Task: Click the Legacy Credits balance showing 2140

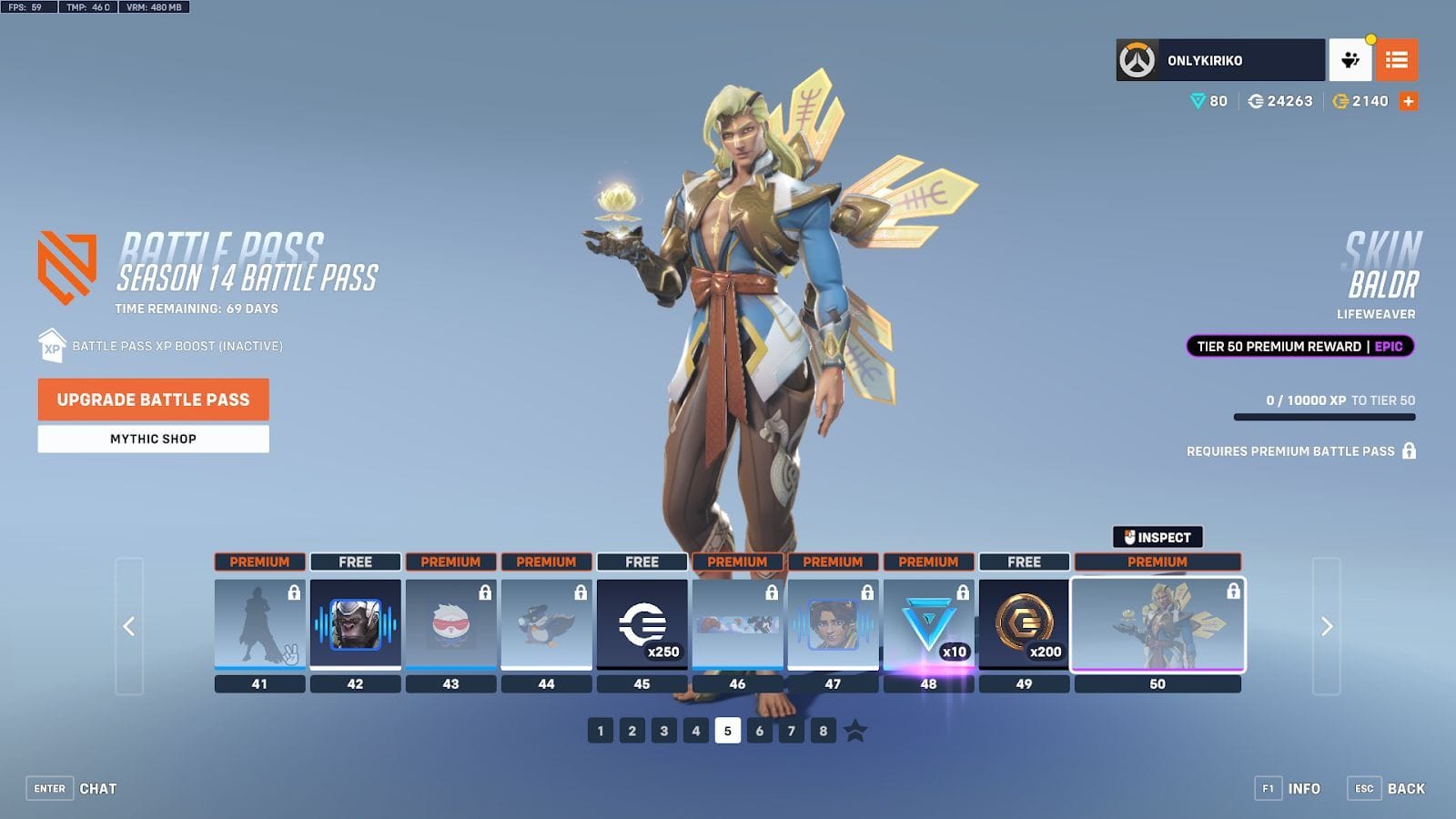Action: click(x=1361, y=102)
